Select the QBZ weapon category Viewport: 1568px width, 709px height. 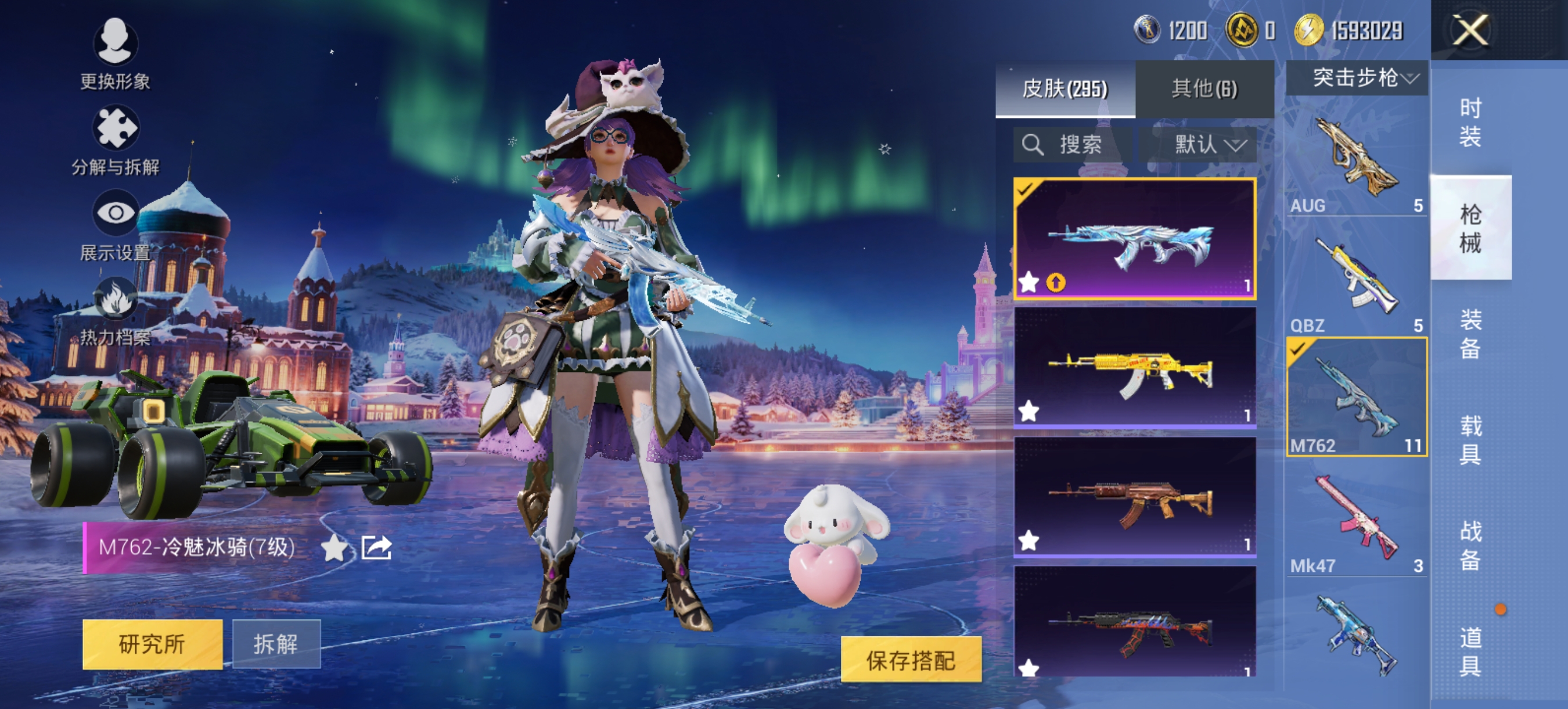pos(1356,280)
